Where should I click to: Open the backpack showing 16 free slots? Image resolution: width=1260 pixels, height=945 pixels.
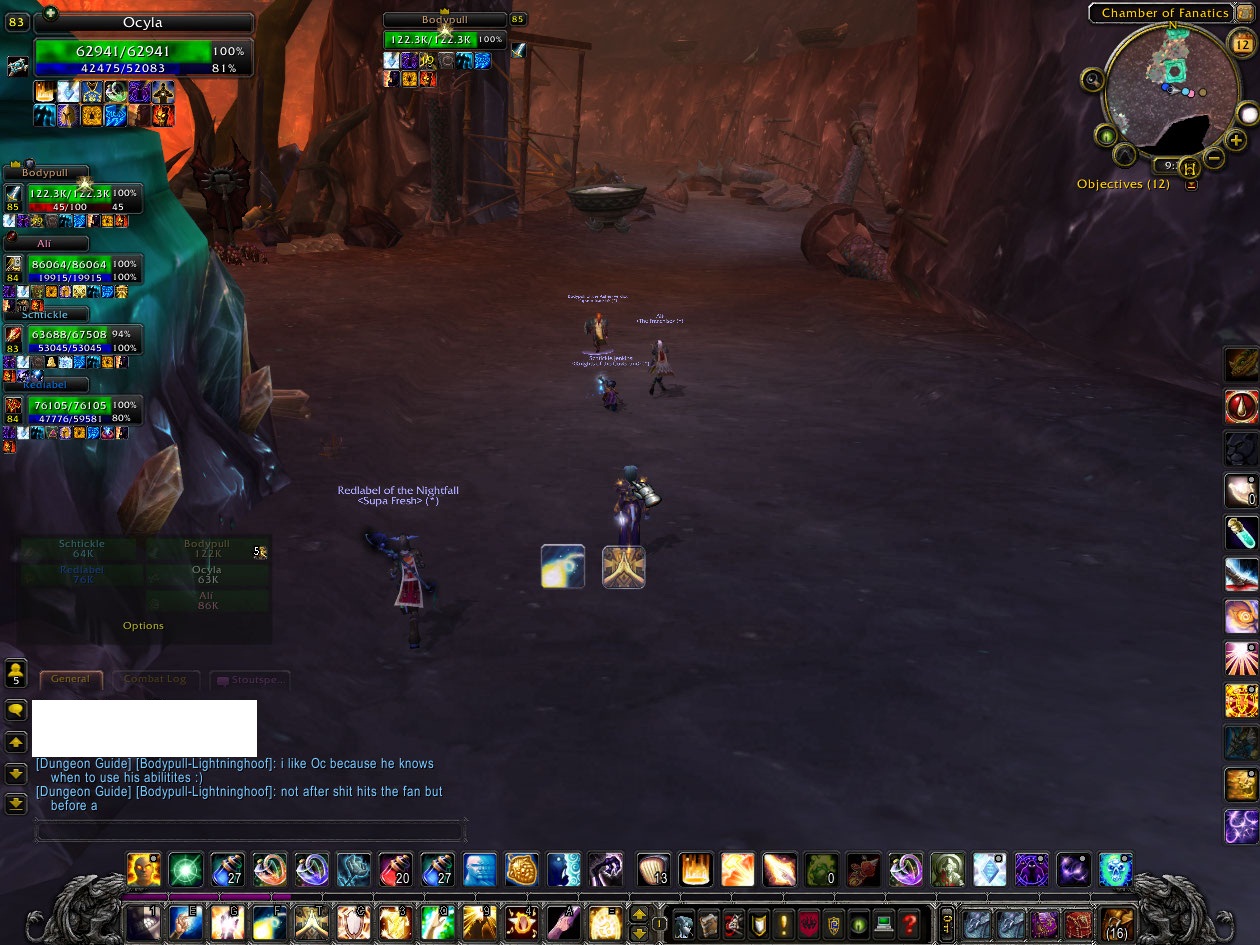tap(1116, 924)
